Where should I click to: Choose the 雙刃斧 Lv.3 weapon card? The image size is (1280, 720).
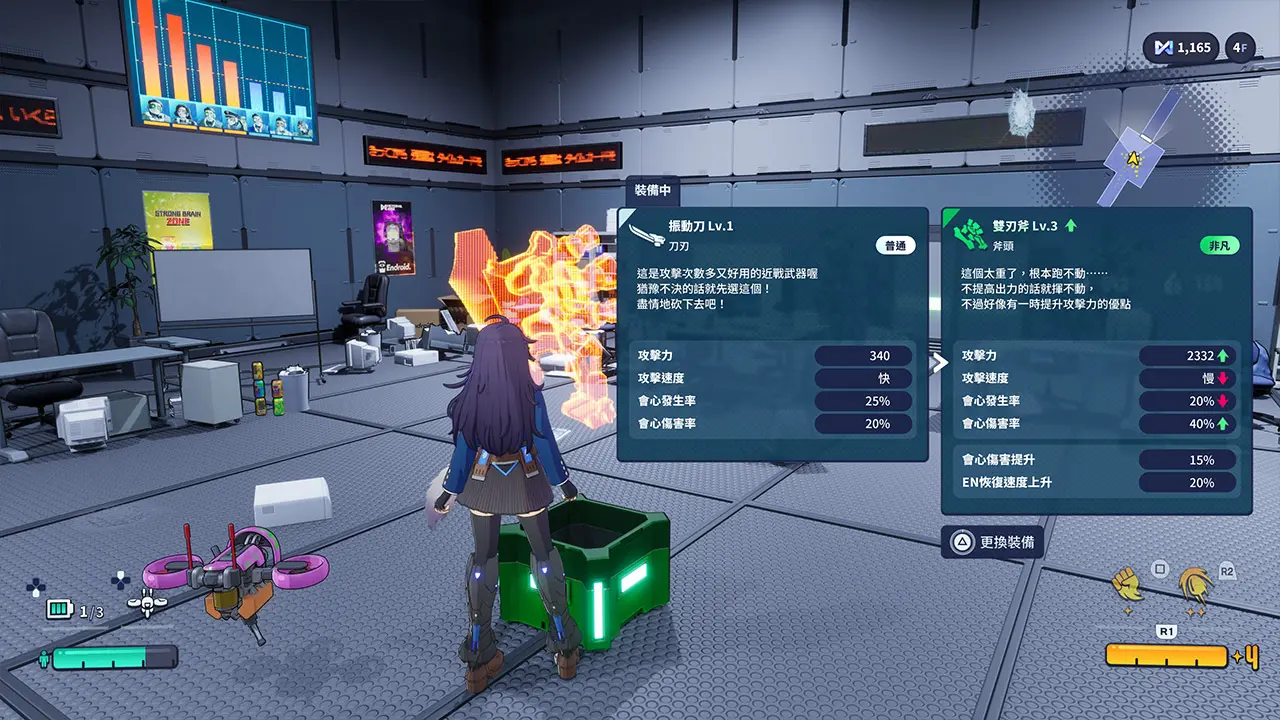pos(1096,360)
